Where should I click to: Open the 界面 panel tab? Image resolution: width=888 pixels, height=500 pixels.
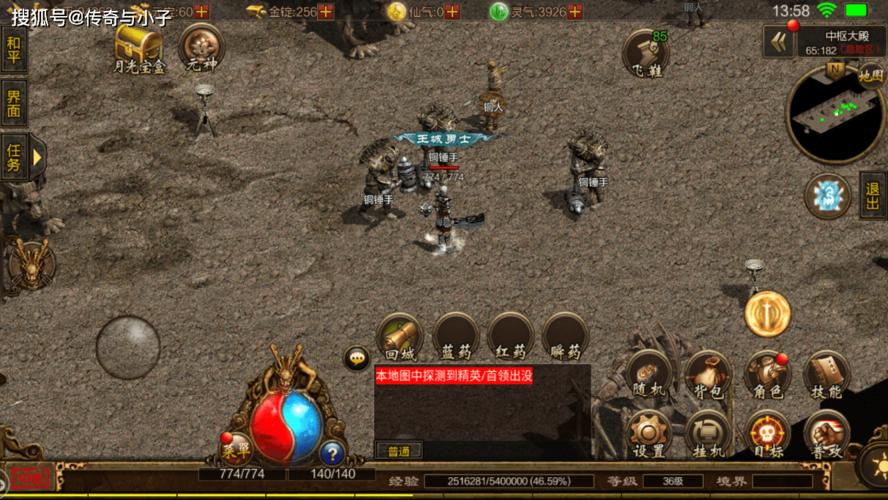pyautogui.click(x=13, y=104)
